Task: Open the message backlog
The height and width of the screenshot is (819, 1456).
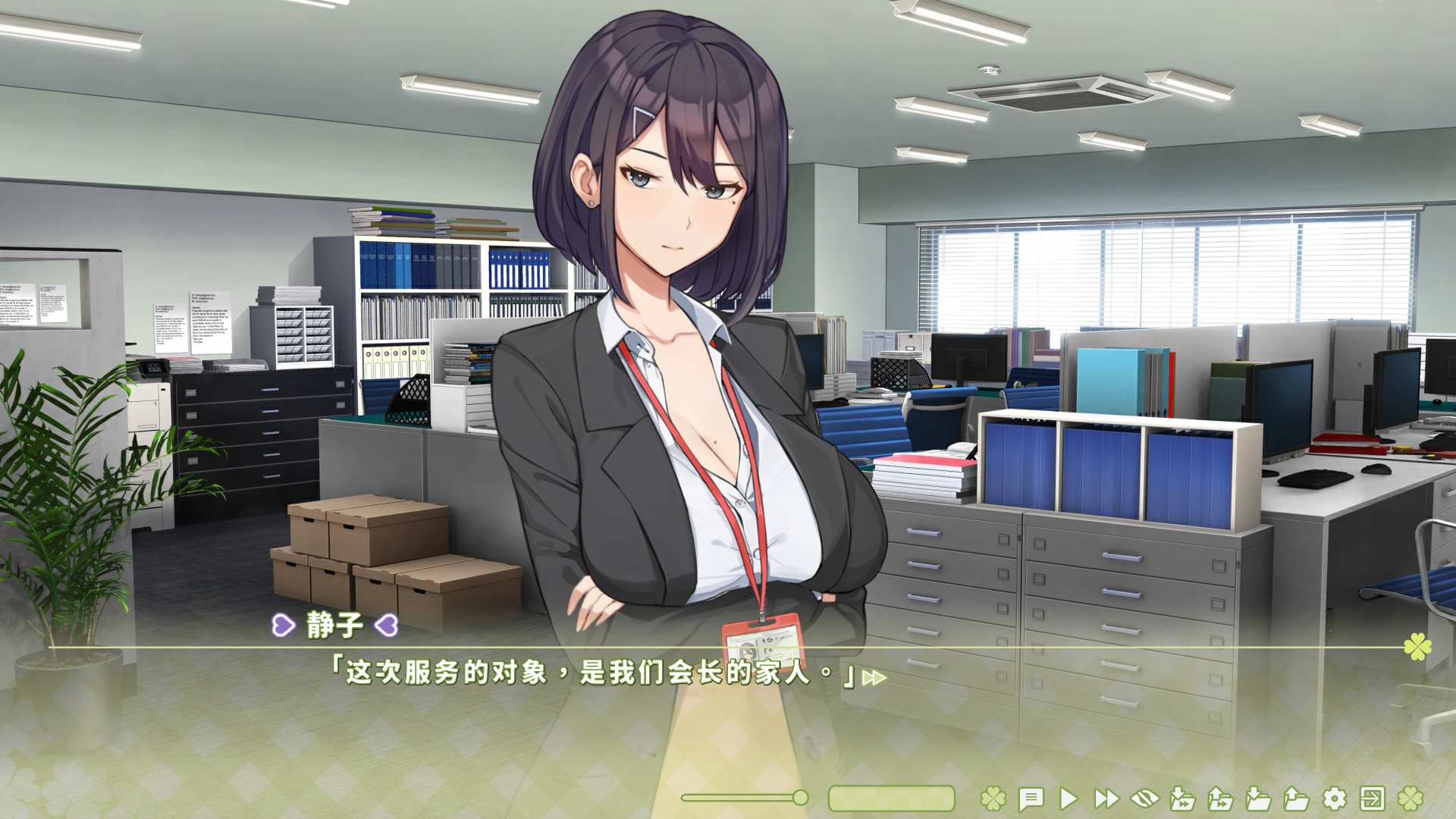Action: [1031, 798]
